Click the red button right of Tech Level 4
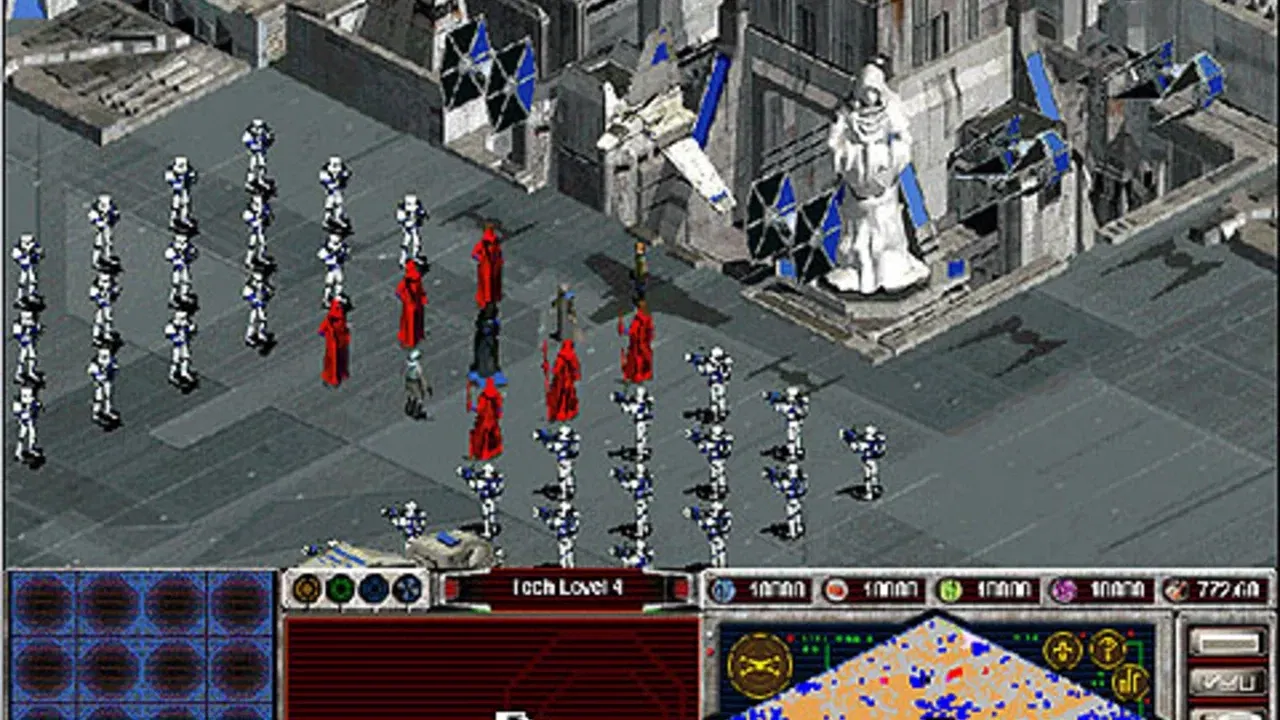Screen dimensions: 1280x720 (680, 586)
